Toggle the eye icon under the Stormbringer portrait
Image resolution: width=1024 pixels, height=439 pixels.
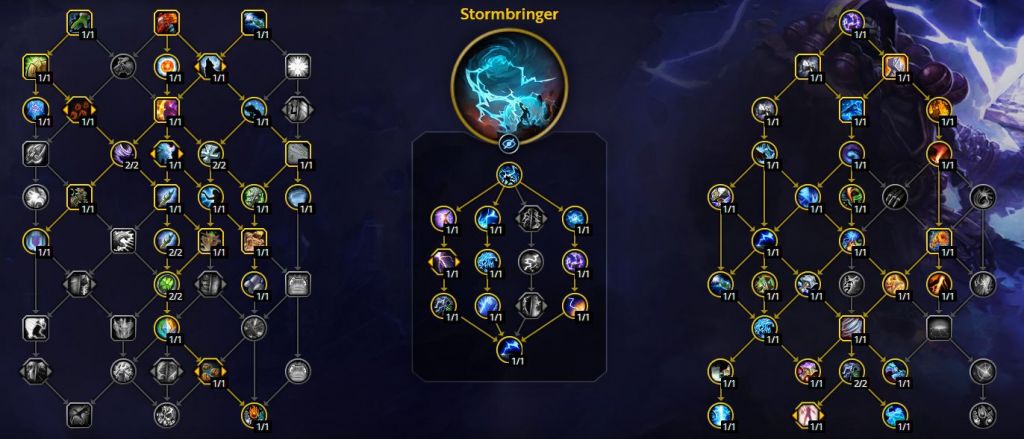pyautogui.click(x=509, y=144)
